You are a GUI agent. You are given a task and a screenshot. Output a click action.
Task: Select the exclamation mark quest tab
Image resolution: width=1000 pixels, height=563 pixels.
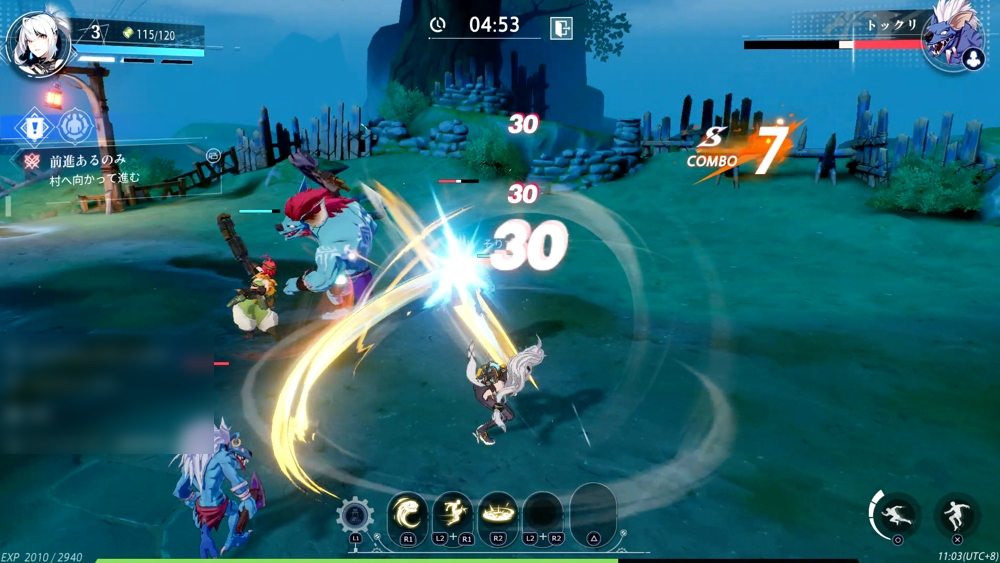click(x=34, y=127)
